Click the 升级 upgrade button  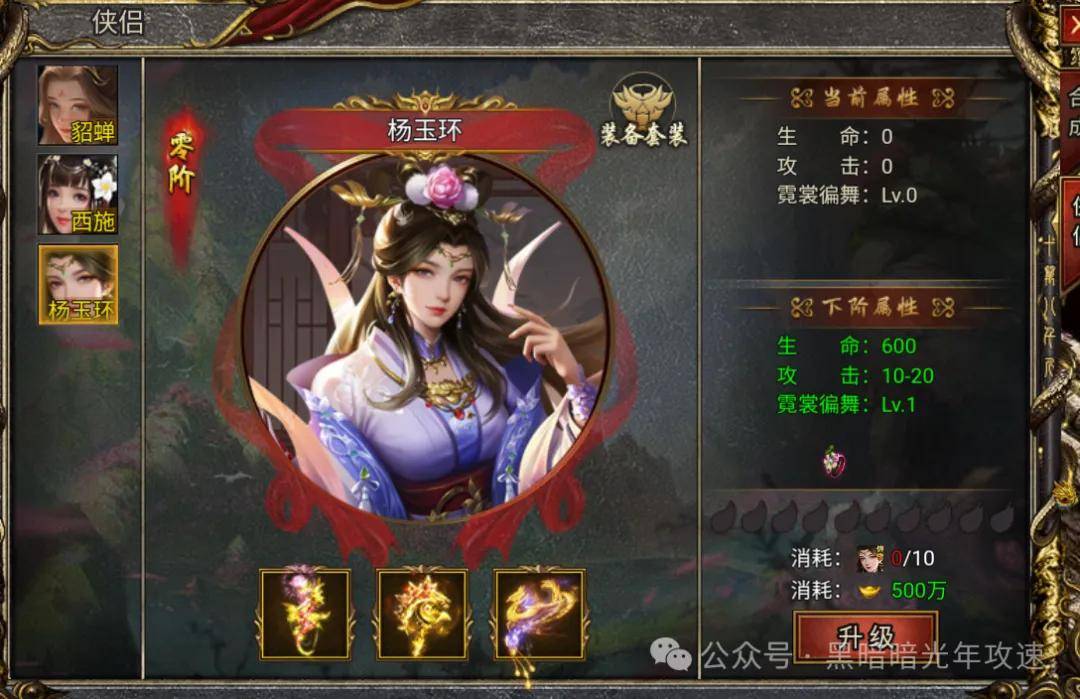click(865, 636)
